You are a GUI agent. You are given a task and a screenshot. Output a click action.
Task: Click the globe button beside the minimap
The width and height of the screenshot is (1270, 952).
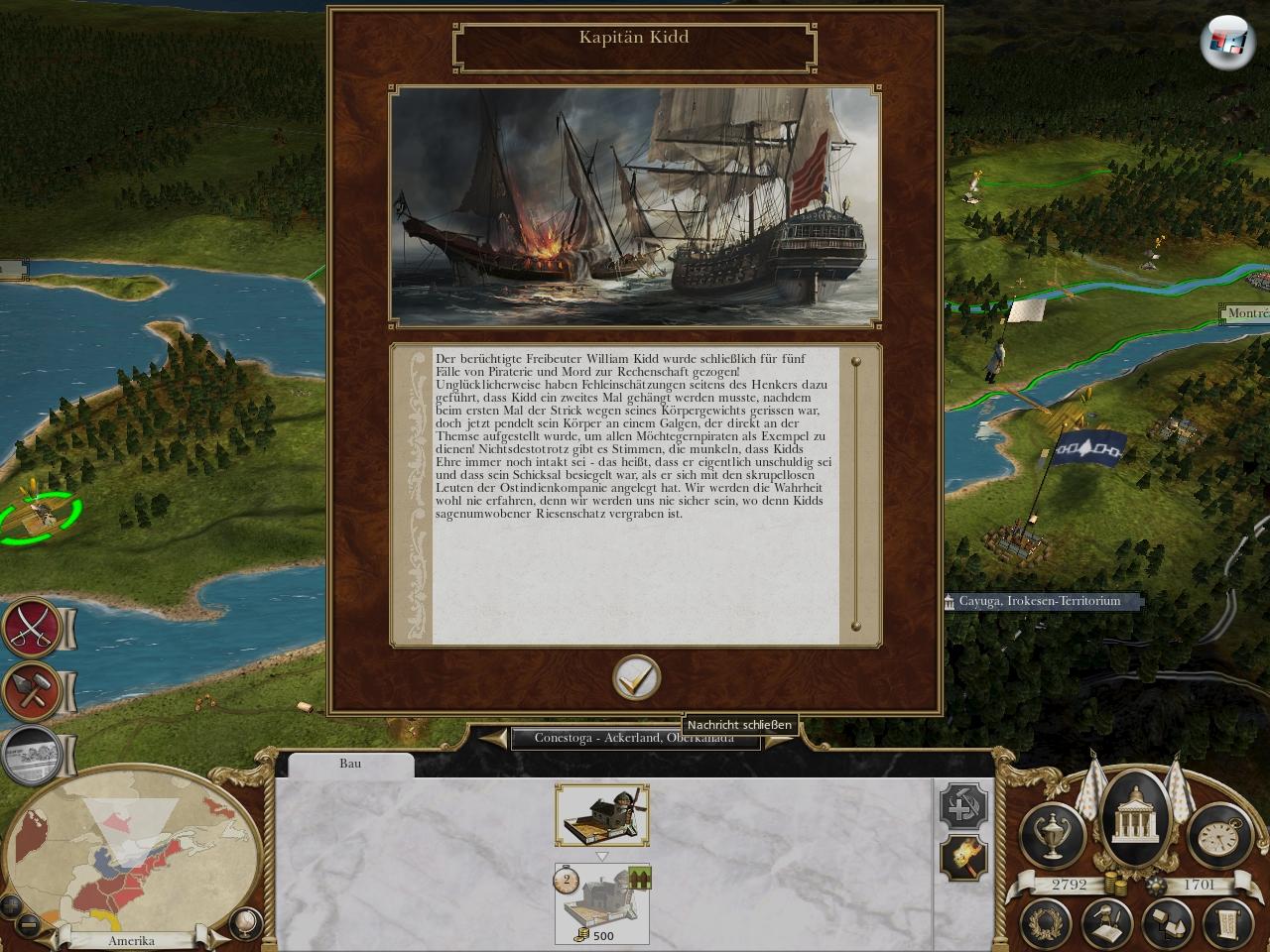[x=243, y=923]
